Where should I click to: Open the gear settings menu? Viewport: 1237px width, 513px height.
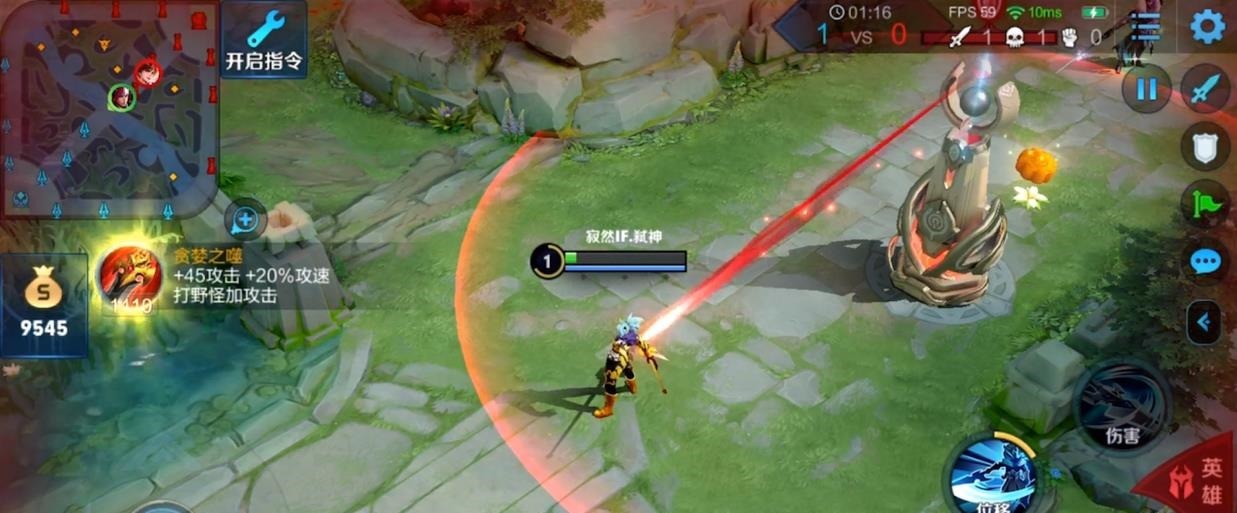pos(1206,27)
